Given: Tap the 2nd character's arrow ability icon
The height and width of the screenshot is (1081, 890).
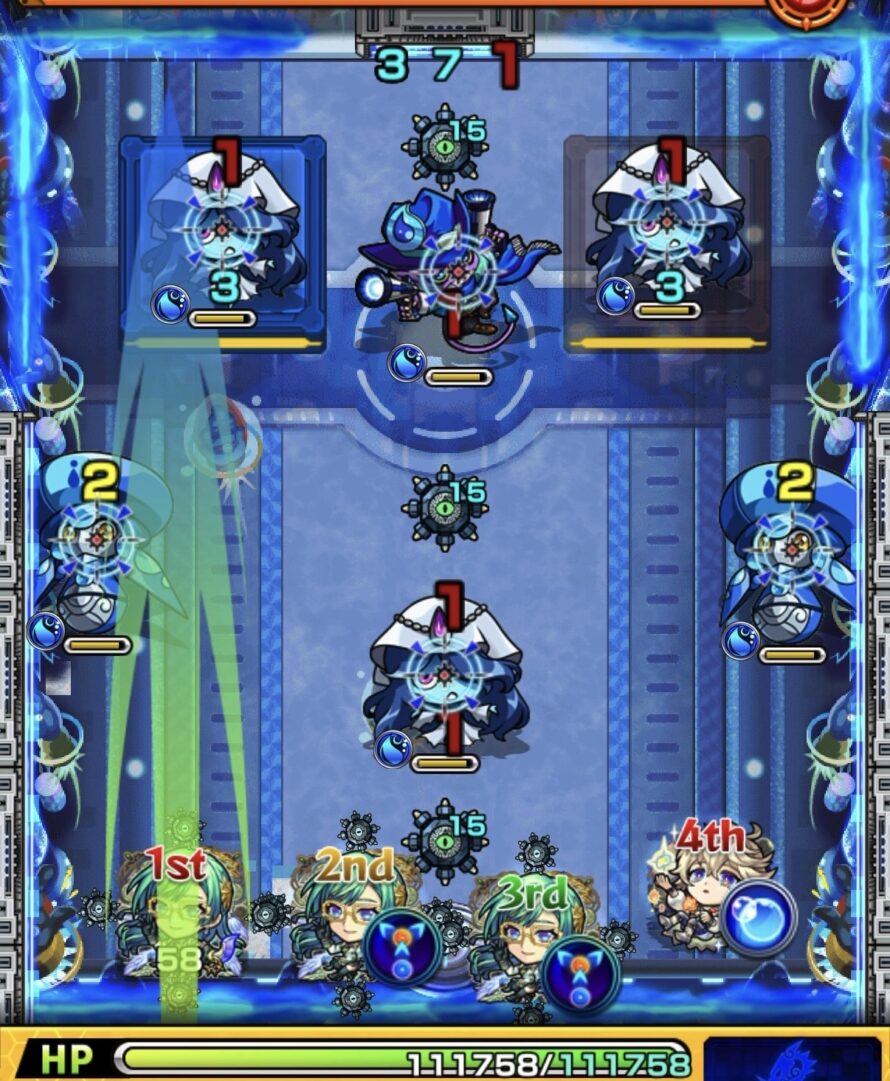Looking at the screenshot, I should (x=402, y=949).
